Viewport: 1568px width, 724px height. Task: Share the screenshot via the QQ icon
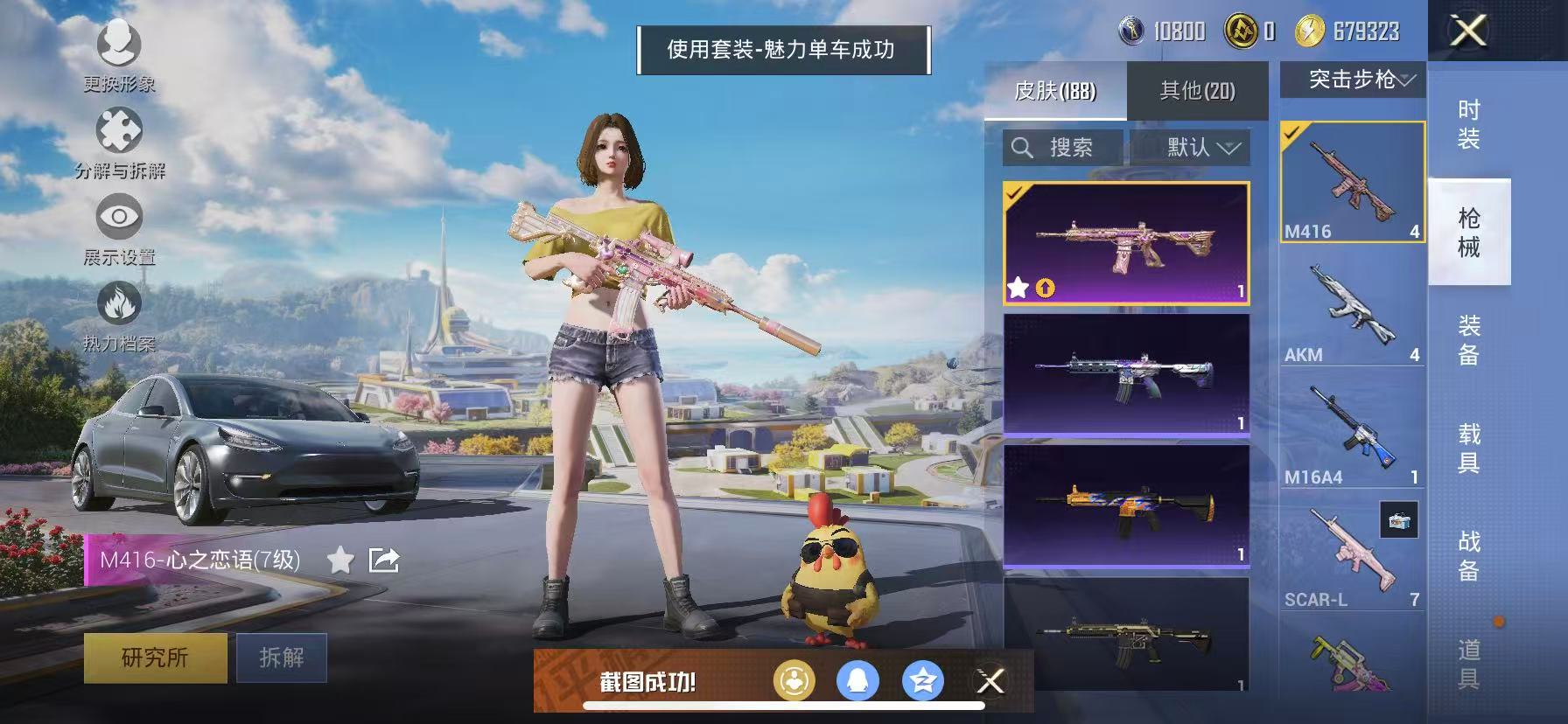coord(859,681)
